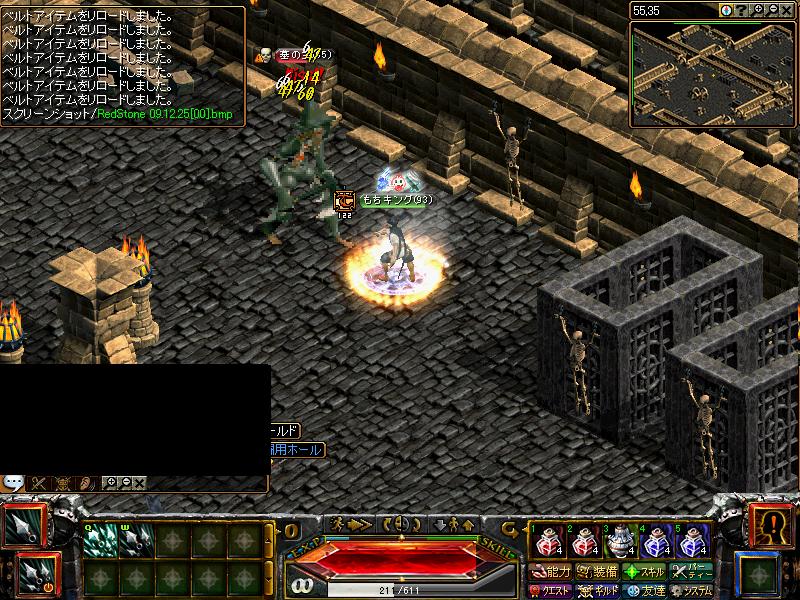The height and width of the screenshot is (600, 800).
Task: Close the minimap panel
Action: pos(788,10)
